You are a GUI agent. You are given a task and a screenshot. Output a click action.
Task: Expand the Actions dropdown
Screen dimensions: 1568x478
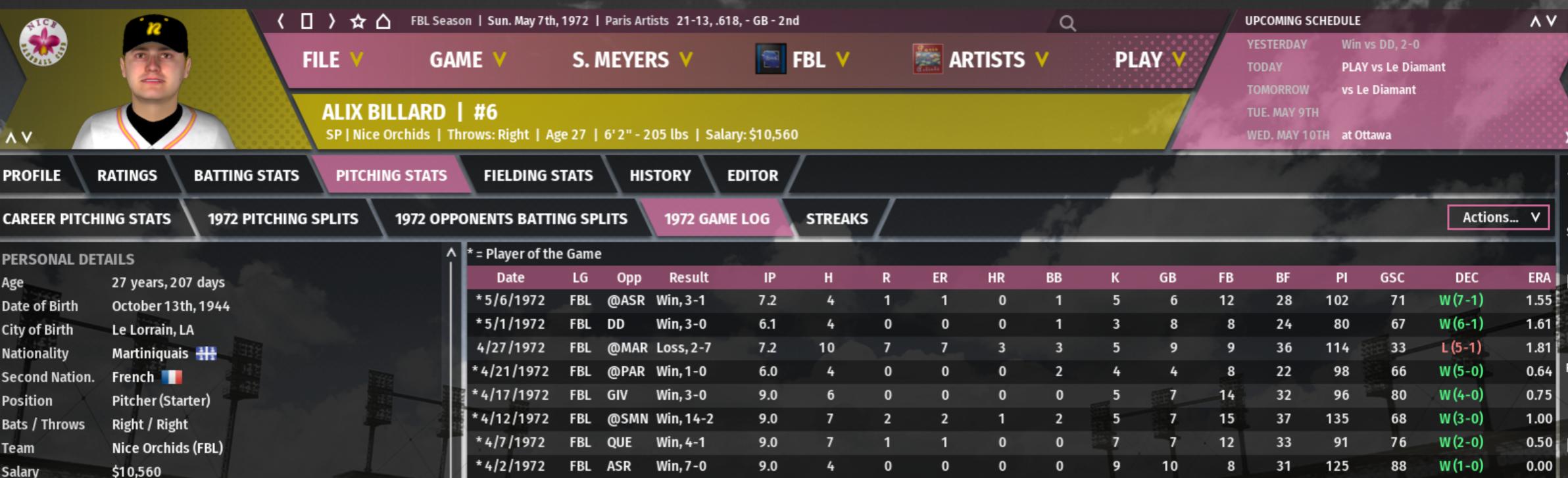tap(1498, 218)
